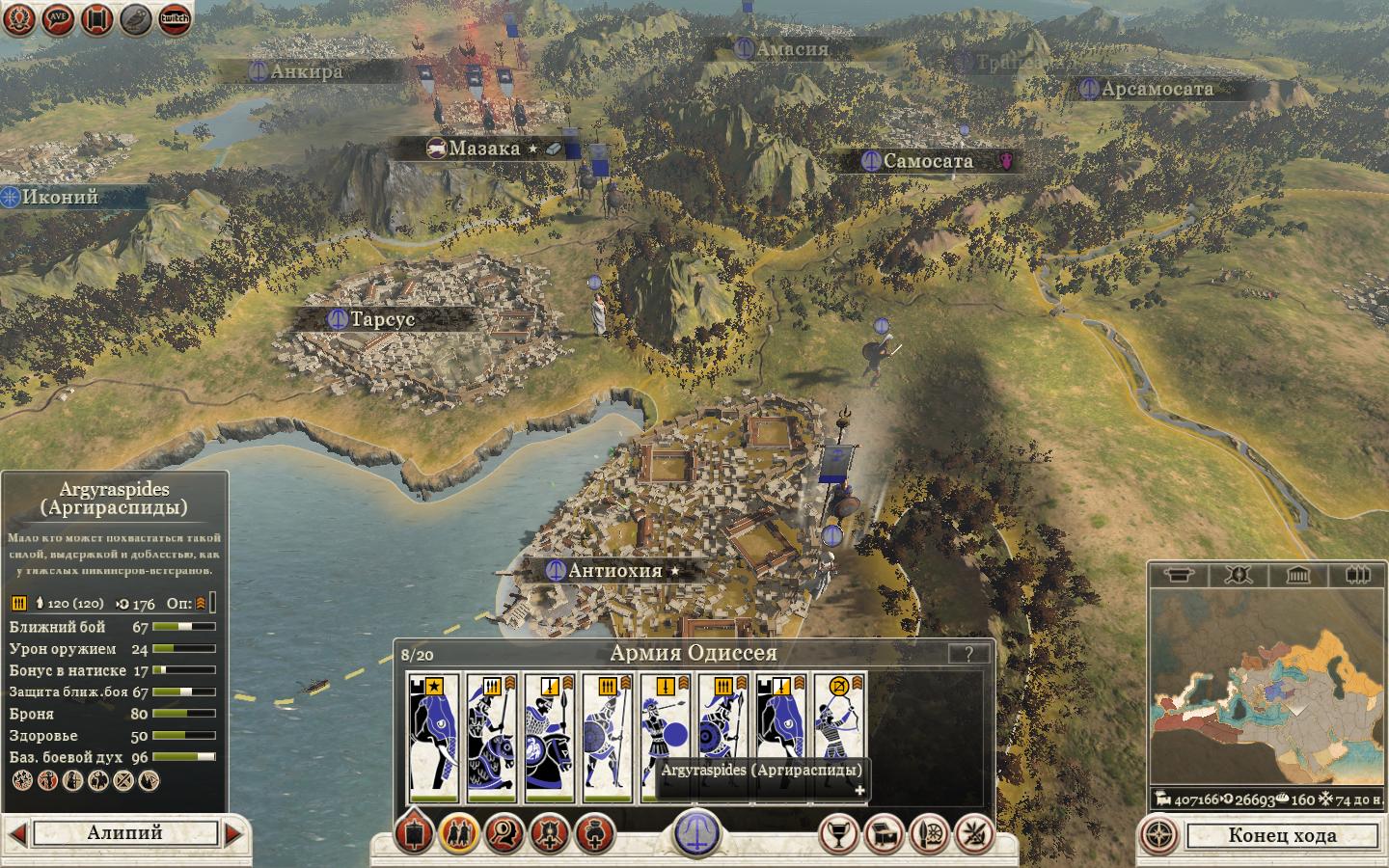The image size is (1389, 868).
Task: Select the archer unit card
Action: (x=839, y=737)
